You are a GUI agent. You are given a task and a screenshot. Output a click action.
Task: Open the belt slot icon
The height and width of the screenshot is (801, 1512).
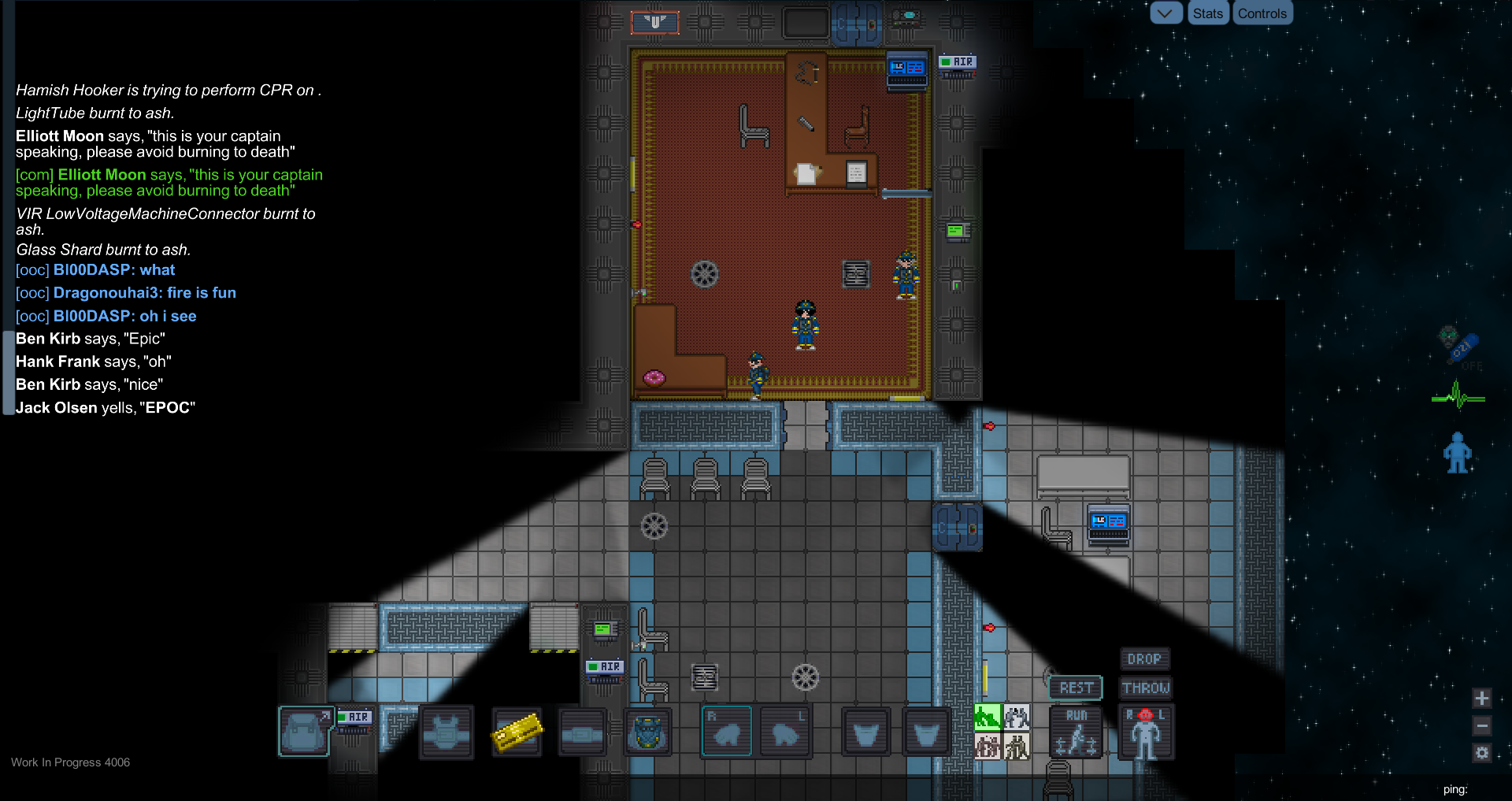(583, 732)
